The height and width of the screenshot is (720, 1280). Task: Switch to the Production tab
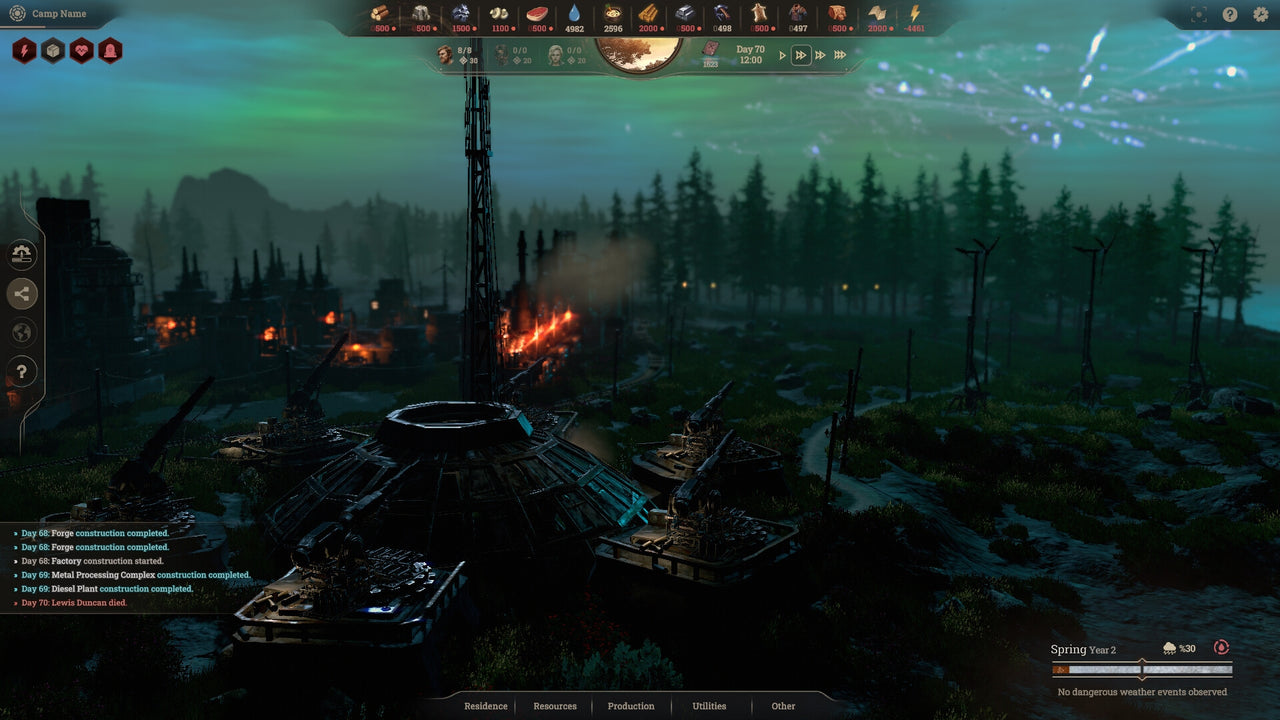tap(630, 706)
